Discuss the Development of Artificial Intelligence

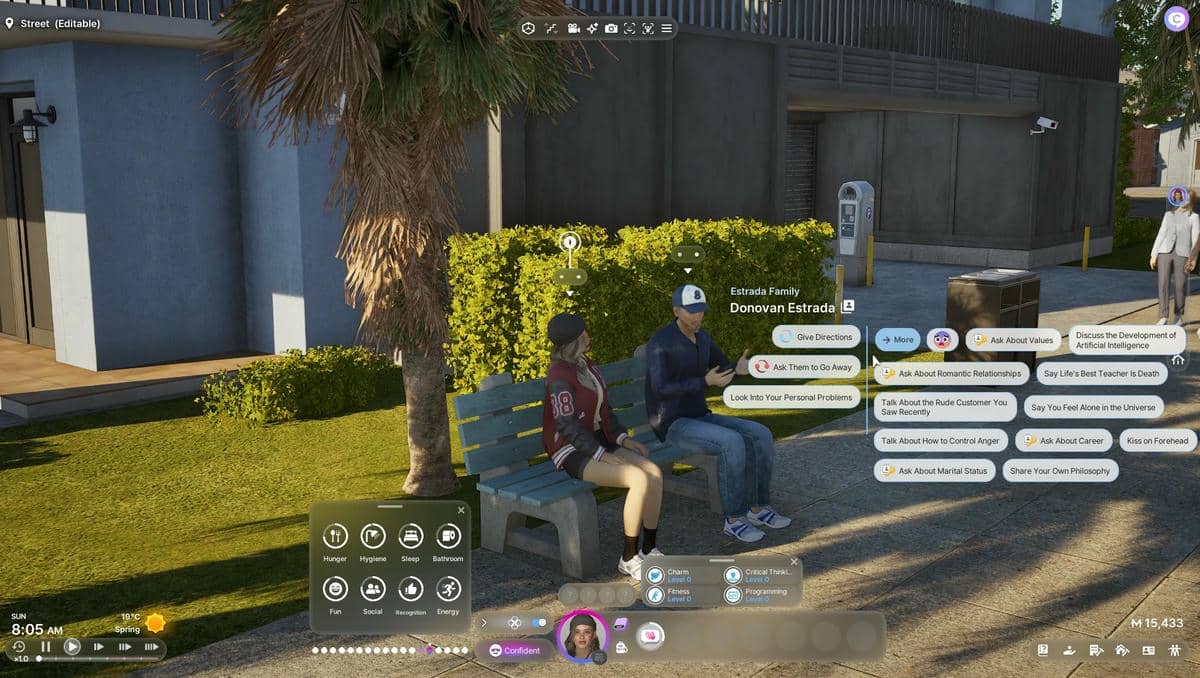click(1126, 340)
